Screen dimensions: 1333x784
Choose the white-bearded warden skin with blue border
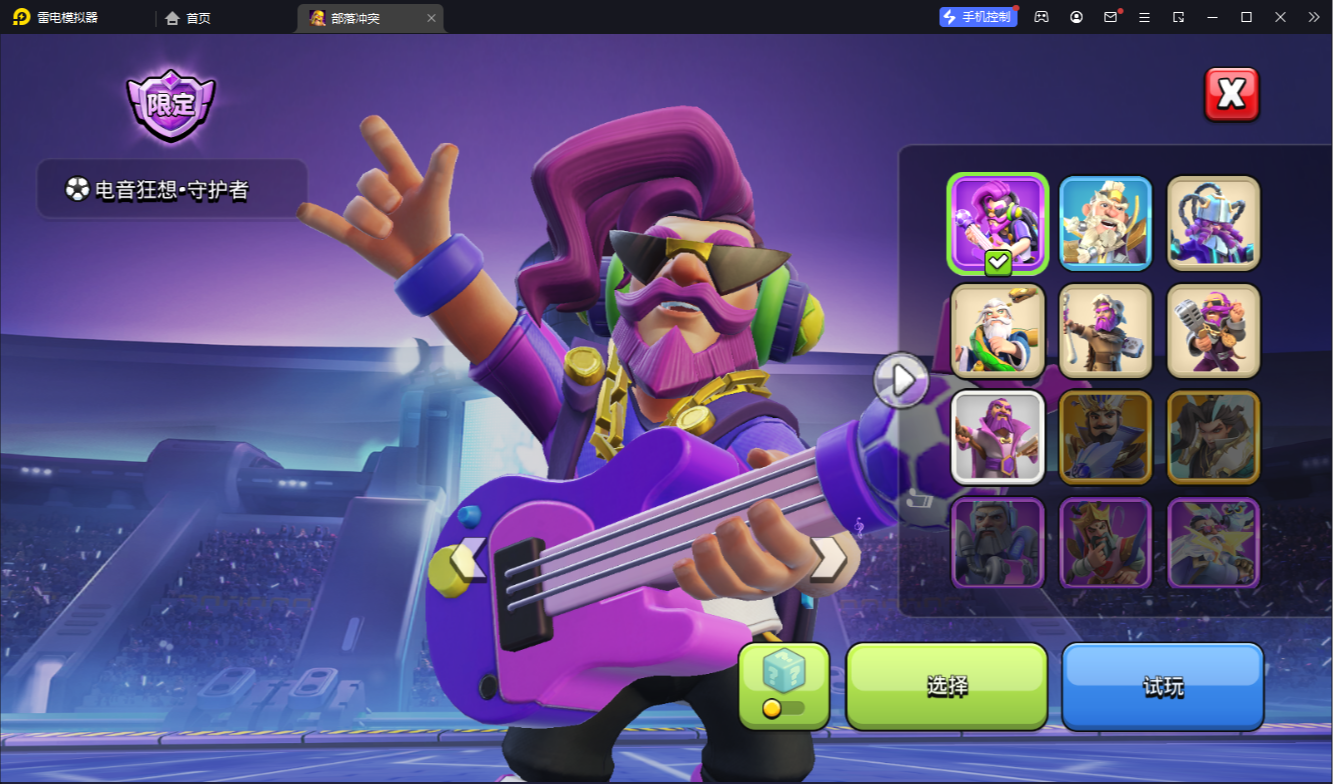(1105, 223)
